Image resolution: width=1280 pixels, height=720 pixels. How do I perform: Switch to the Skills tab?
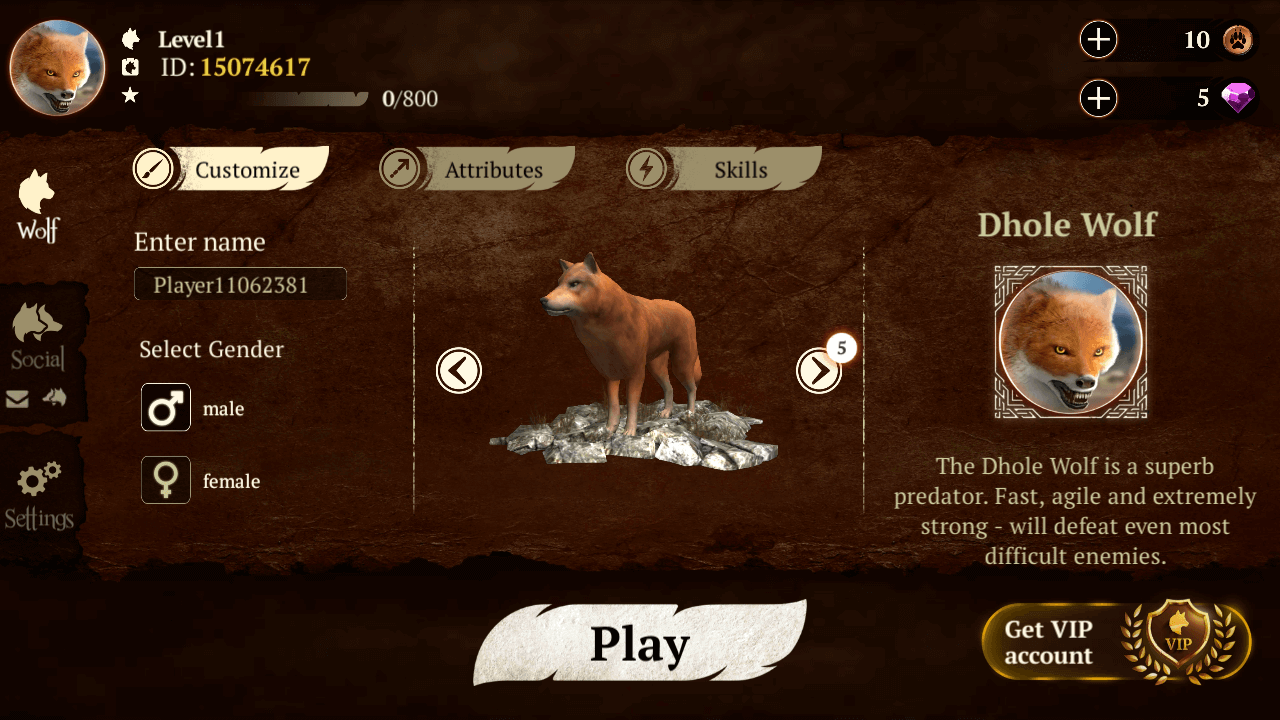(740, 169)
